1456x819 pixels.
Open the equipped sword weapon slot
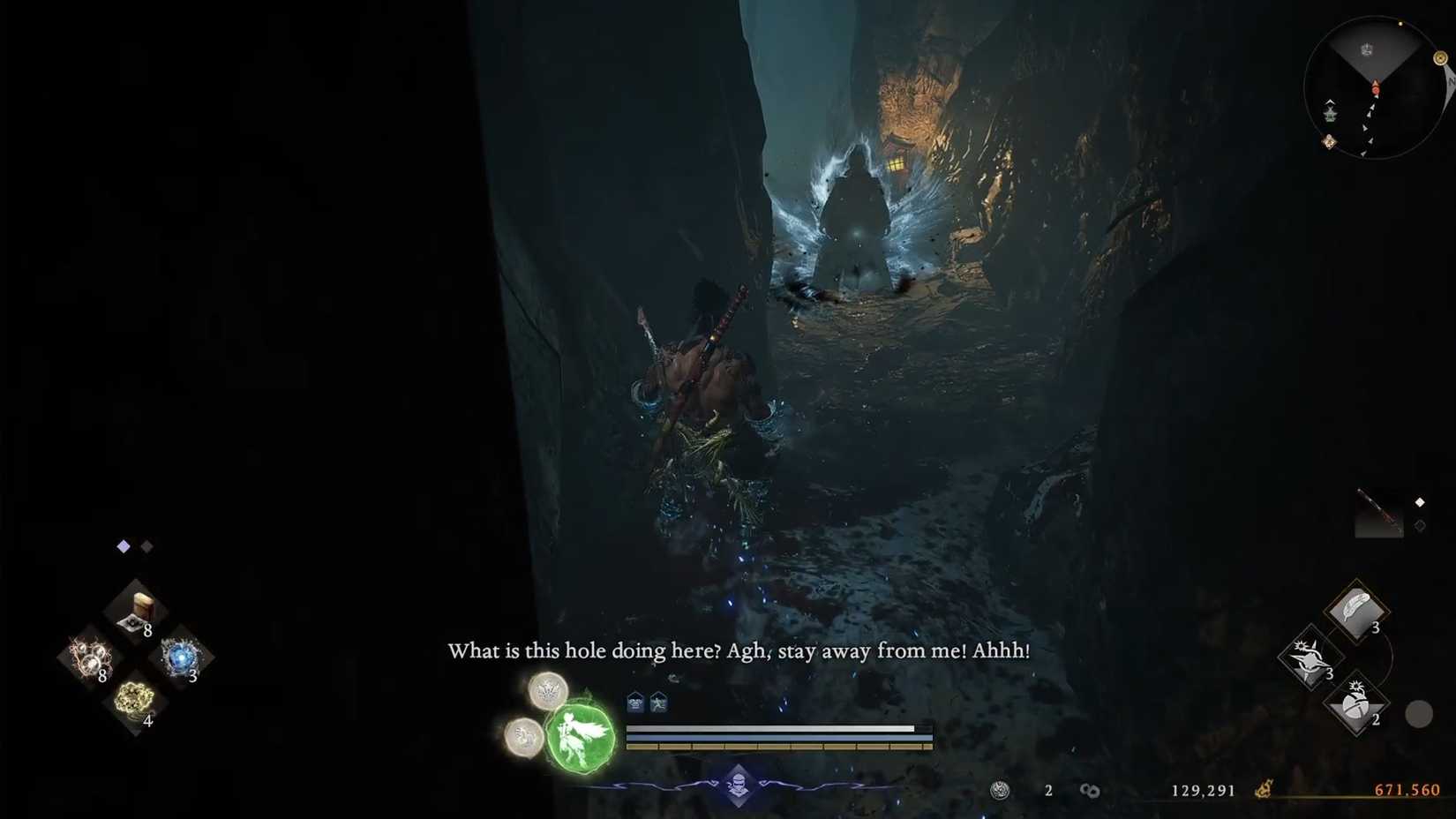coord(1381,514)
